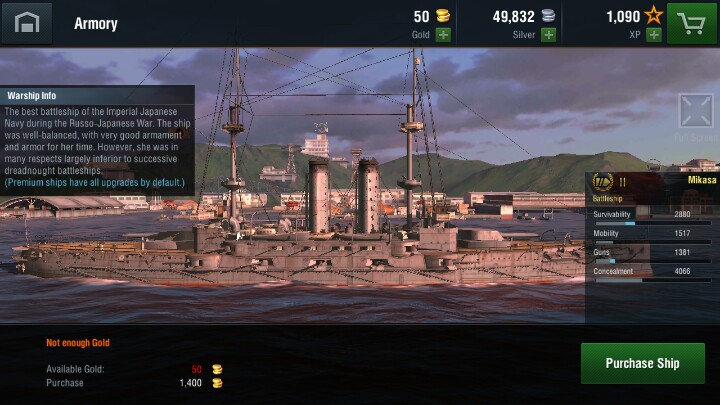Add more XP with the plus button

coord(654,35)
